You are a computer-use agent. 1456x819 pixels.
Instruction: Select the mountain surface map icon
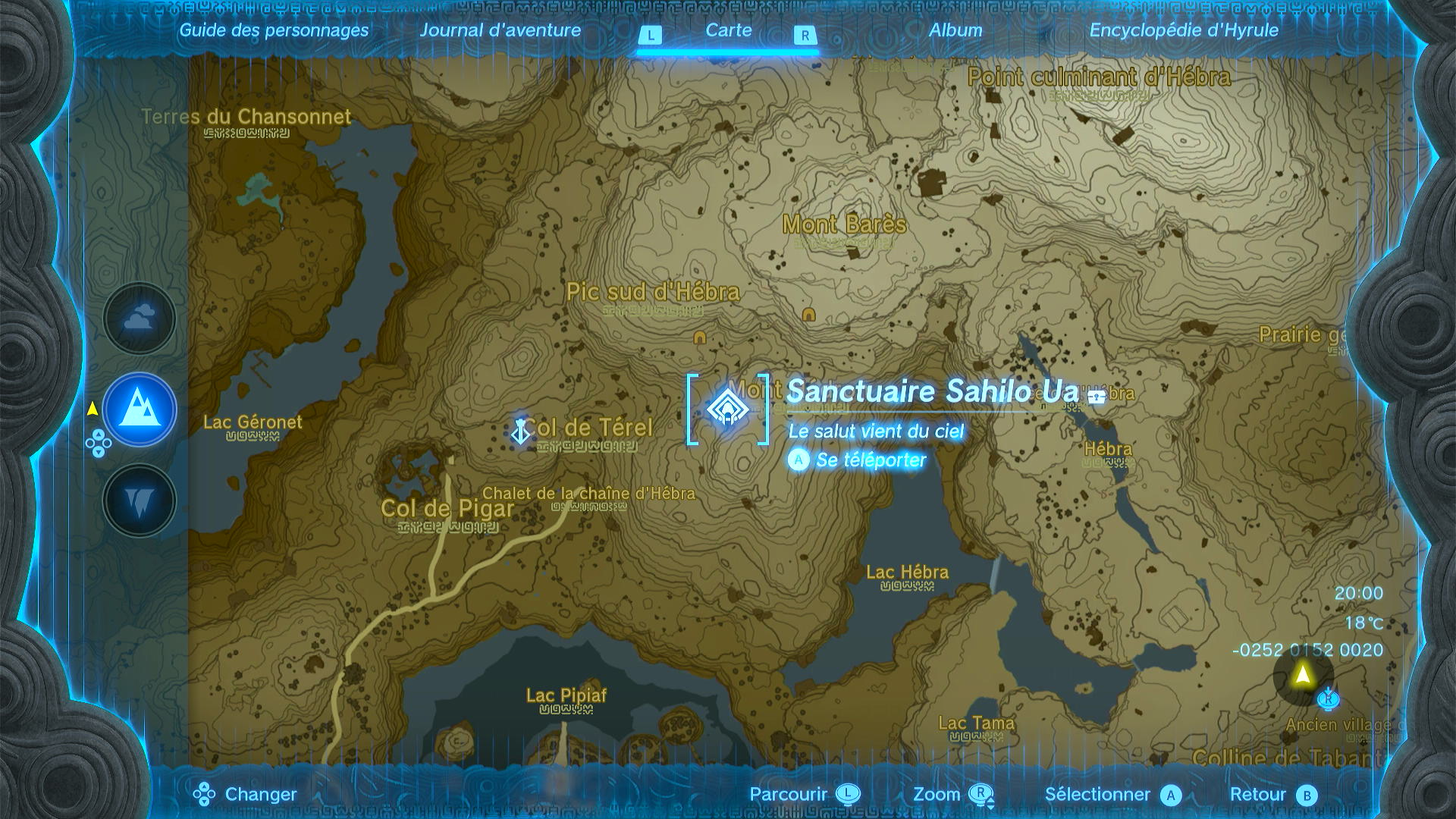139,408
